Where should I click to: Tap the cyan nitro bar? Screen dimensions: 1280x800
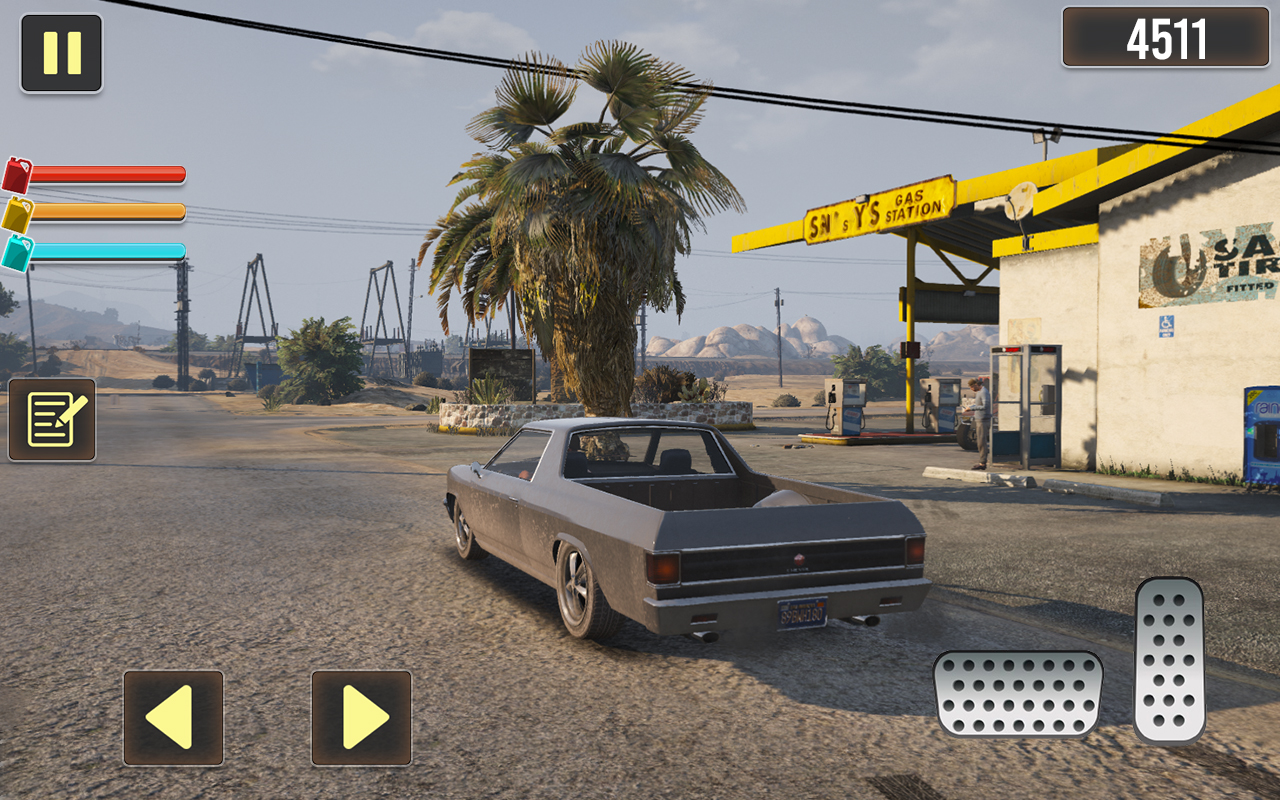(x=110, y=249)
